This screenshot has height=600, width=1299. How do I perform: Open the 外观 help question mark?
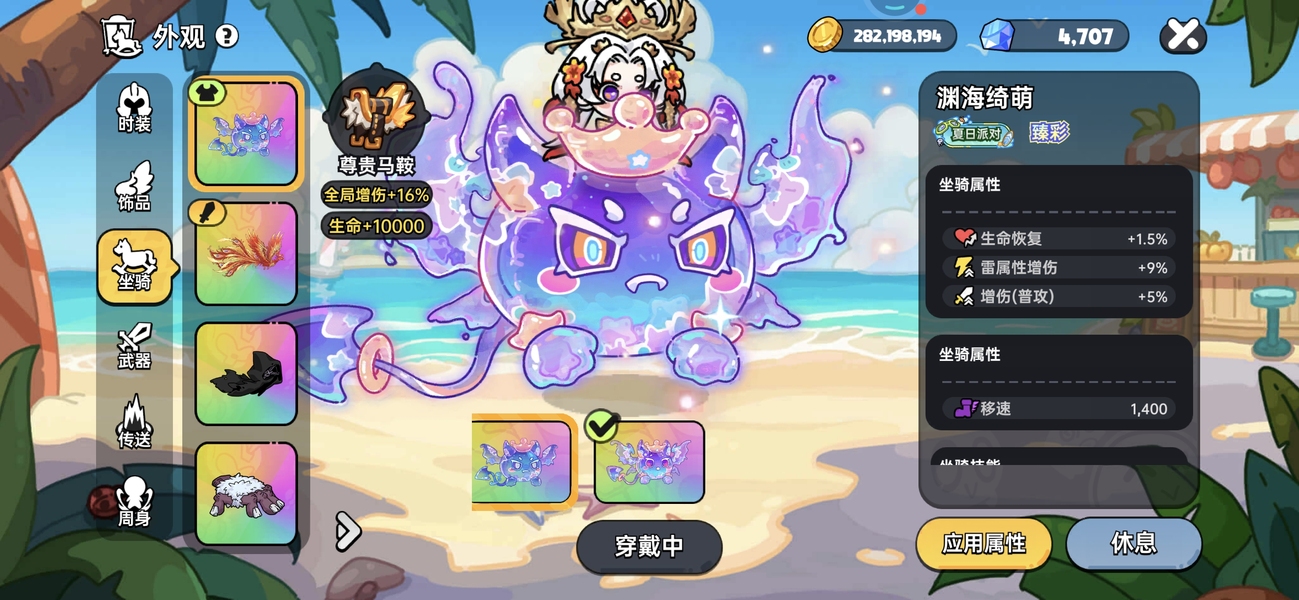[x=227, y=37]
